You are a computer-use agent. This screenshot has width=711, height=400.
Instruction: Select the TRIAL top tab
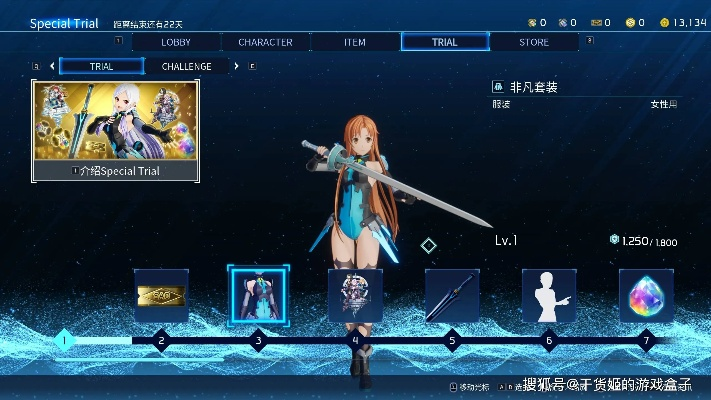445,42
